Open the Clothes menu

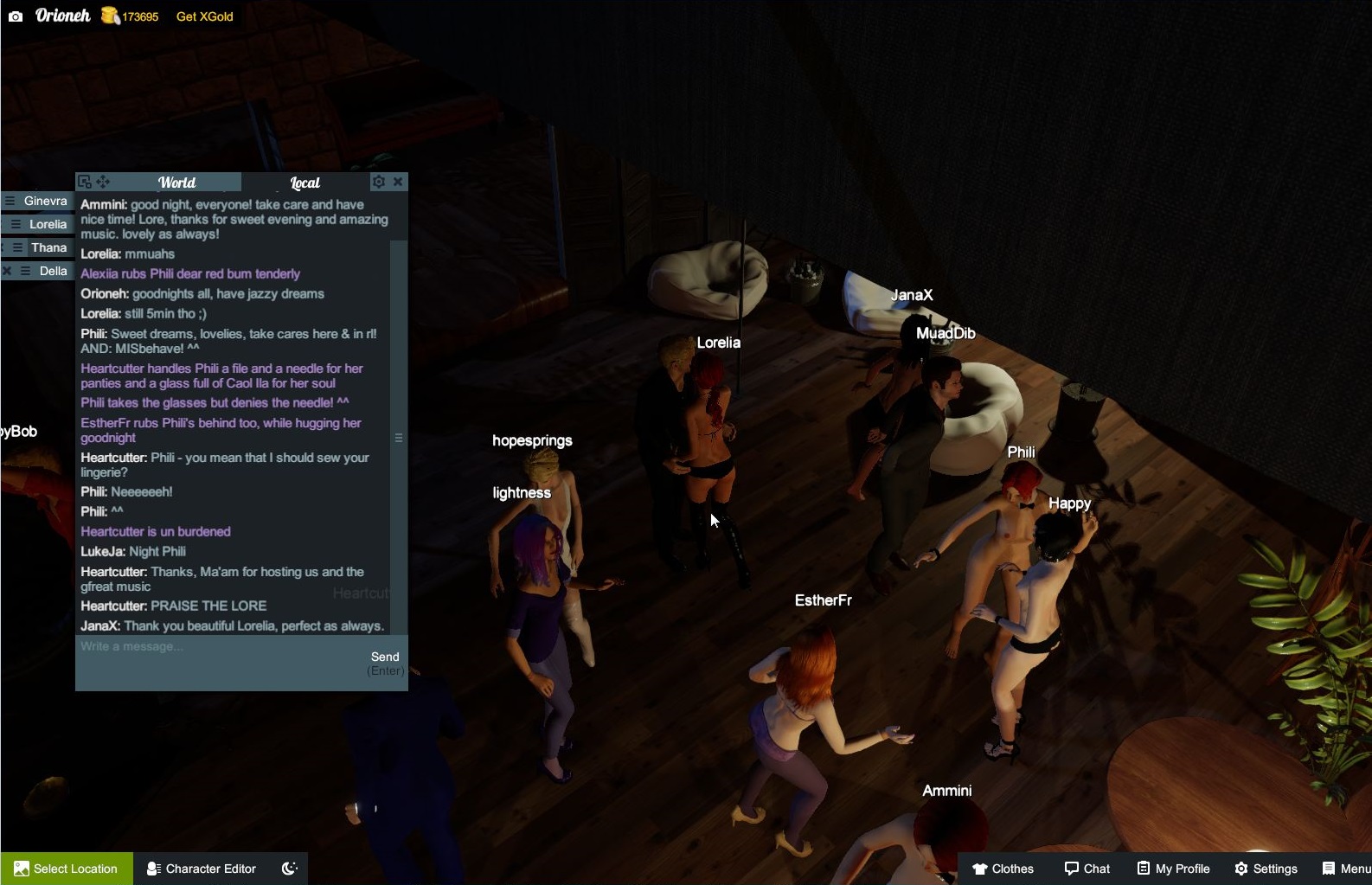coord(1003,869)
